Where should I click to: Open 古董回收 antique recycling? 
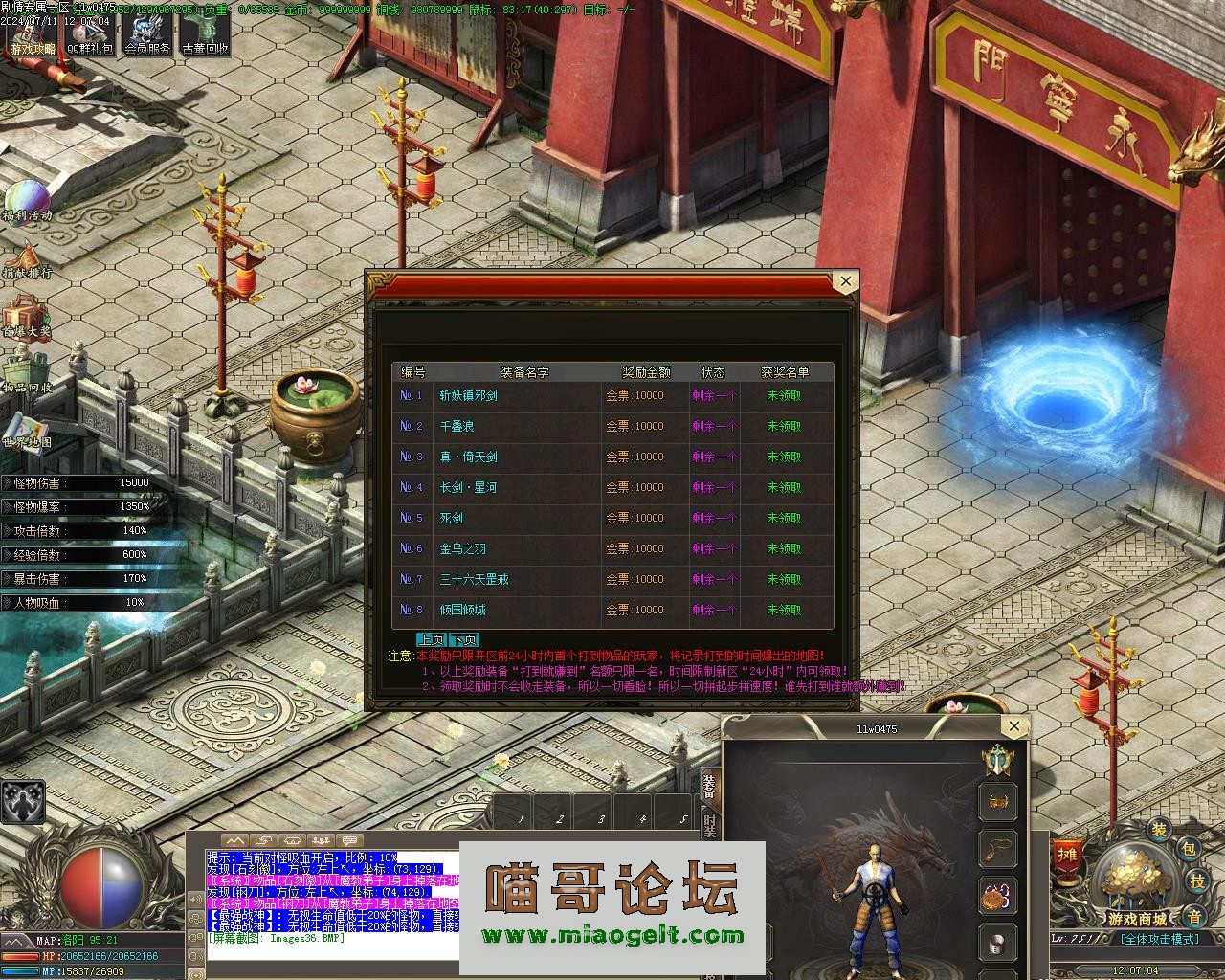[x=205, y=34]
